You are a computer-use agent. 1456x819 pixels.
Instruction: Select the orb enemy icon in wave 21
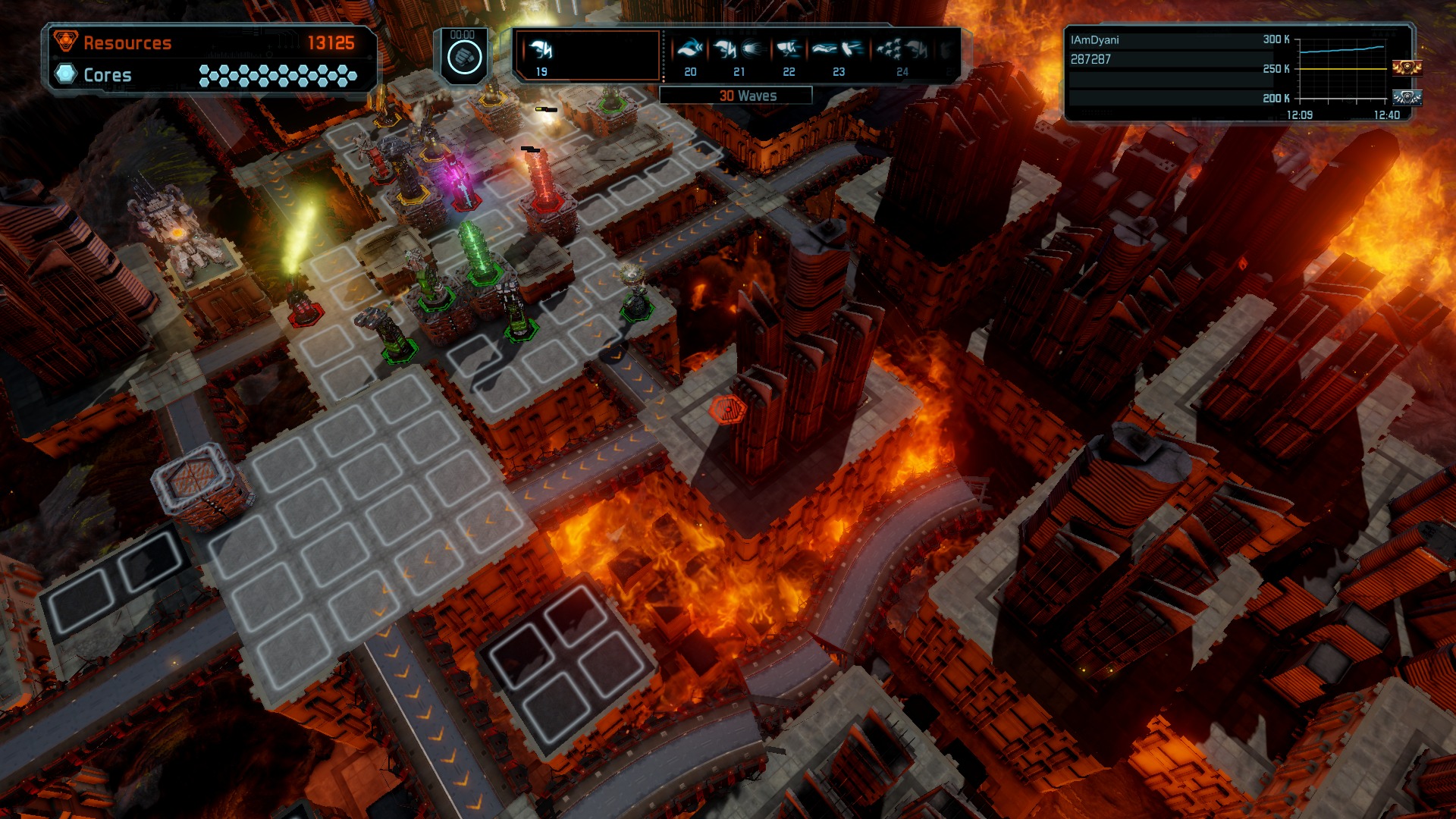pyautogui.click(x=752, y=49)
